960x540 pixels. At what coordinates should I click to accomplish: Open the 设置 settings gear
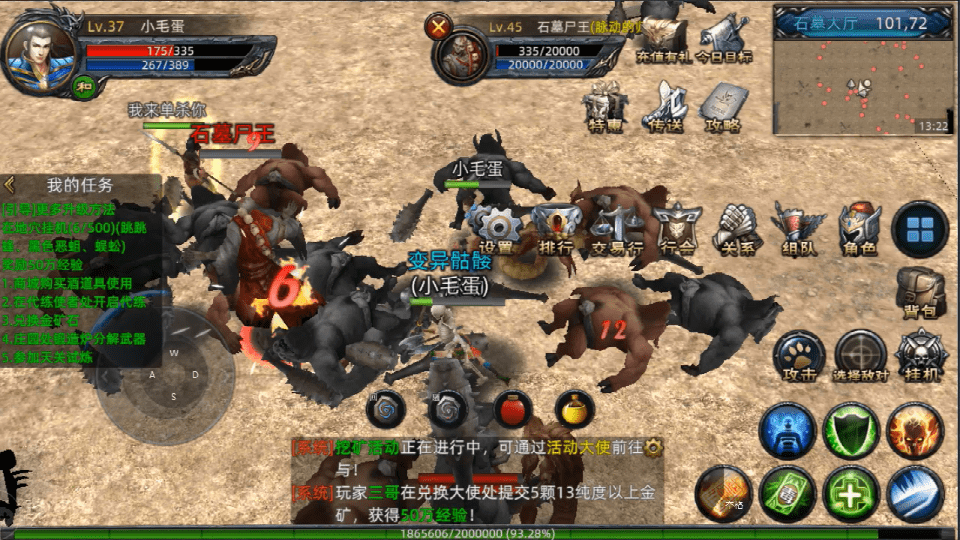coord(495,227)
